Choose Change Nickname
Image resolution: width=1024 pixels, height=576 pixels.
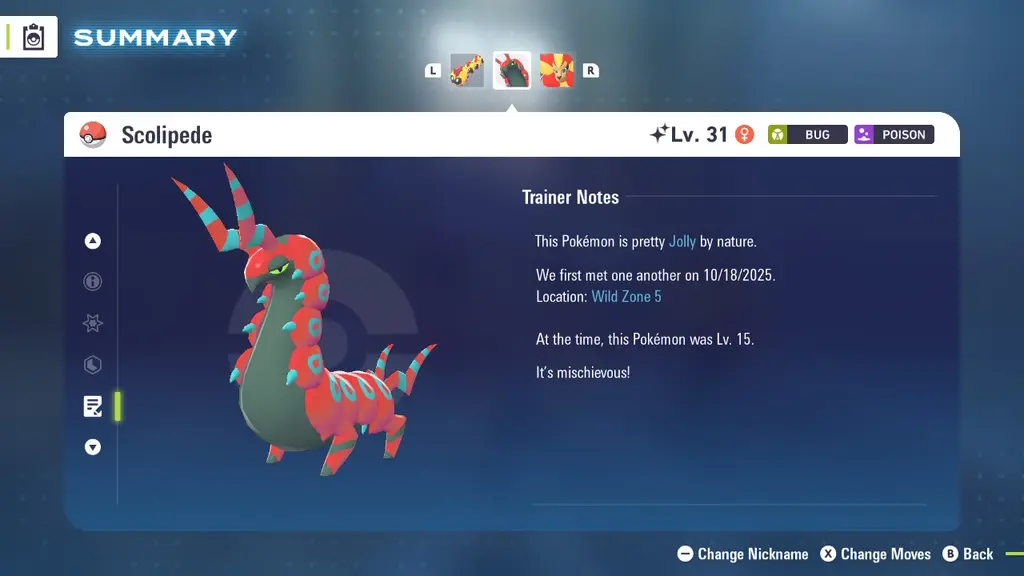743,554
